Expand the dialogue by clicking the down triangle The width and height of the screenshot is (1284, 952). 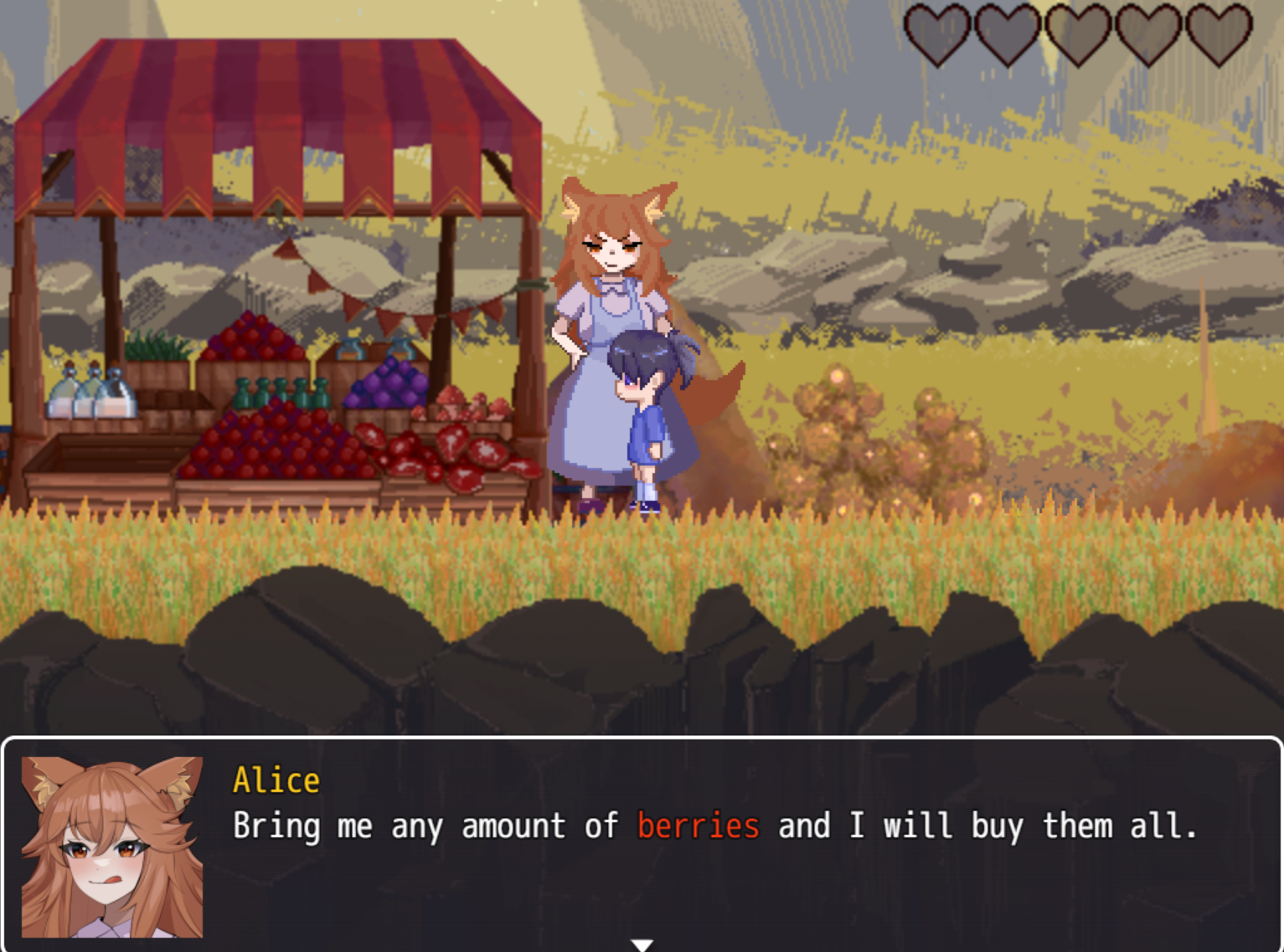point(642,944)
